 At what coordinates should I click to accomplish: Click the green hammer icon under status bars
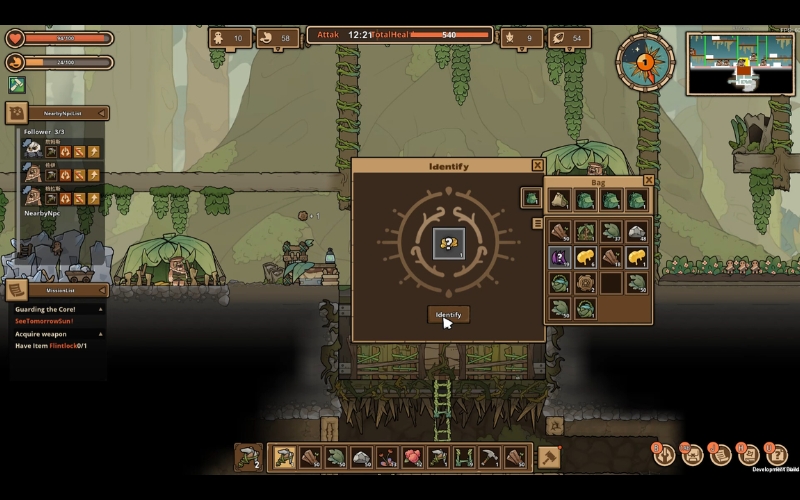coord(17,85)
